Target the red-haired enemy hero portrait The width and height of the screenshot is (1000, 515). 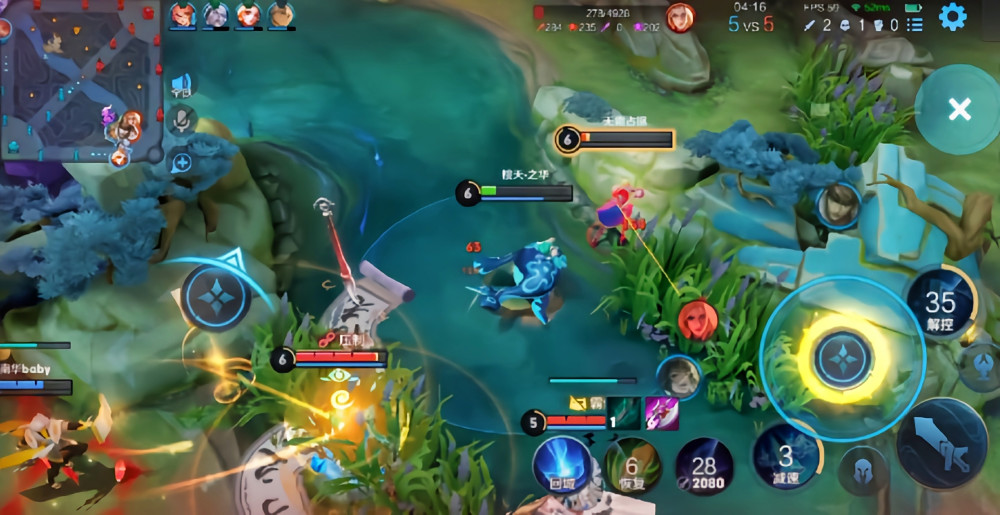point(697,320)
